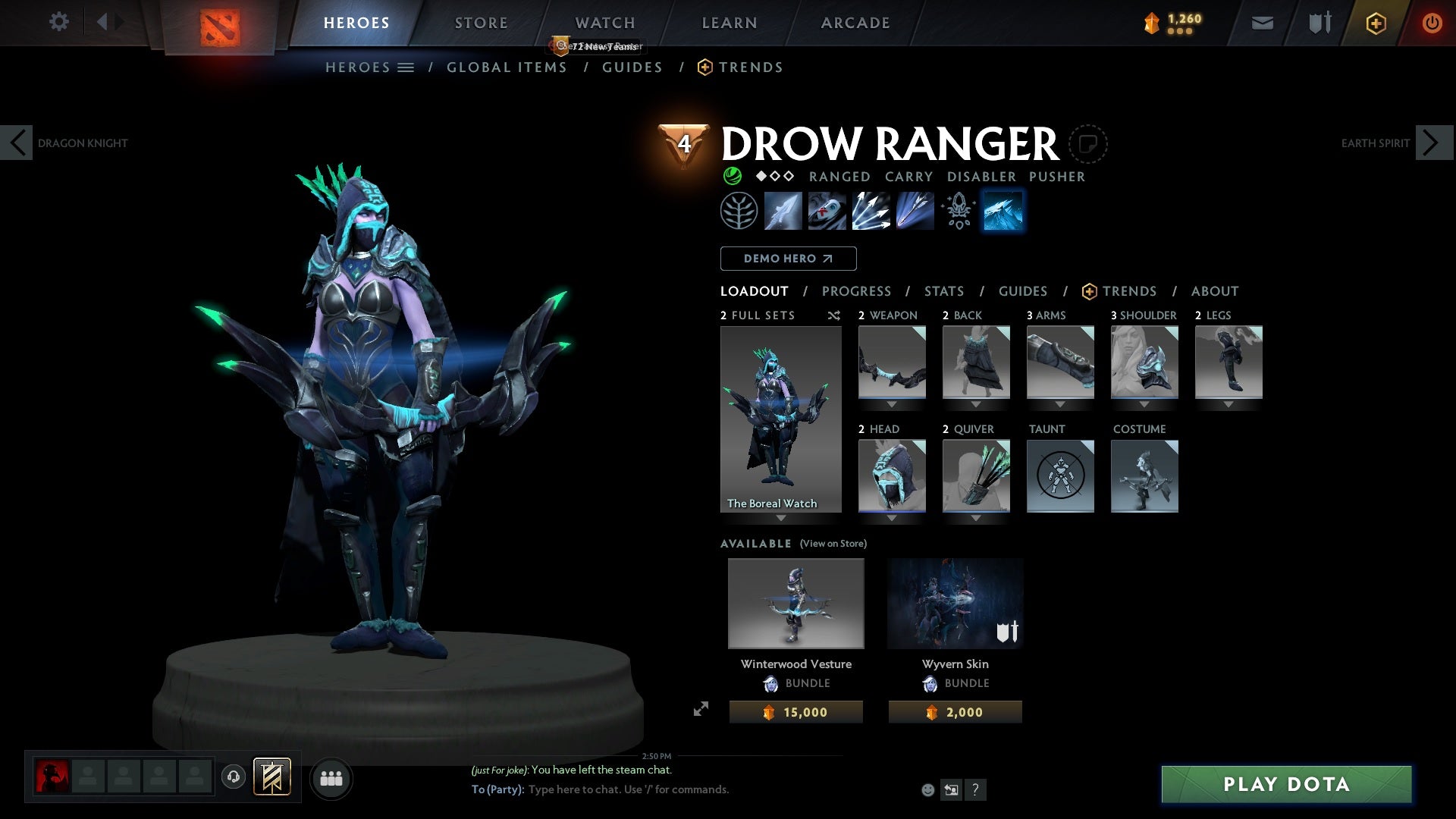Screen dimensions: 1456x819
Task: Switch to the Stats tab
Action: (x=943, y=291)
